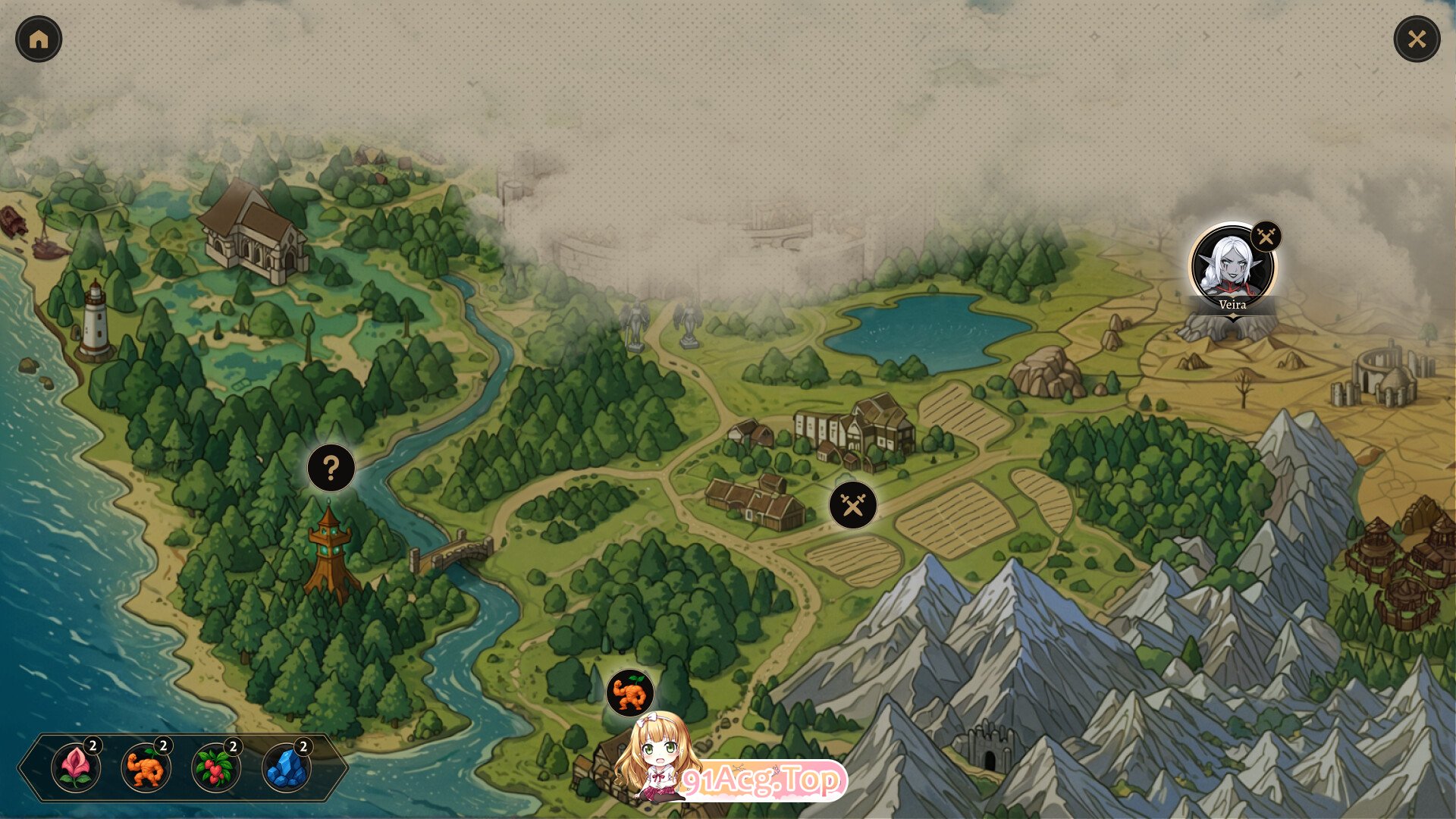This screenshot has width=1456, height=819.
Task: Challenge Veira's portrait marker
Action: pos(1232,267)
